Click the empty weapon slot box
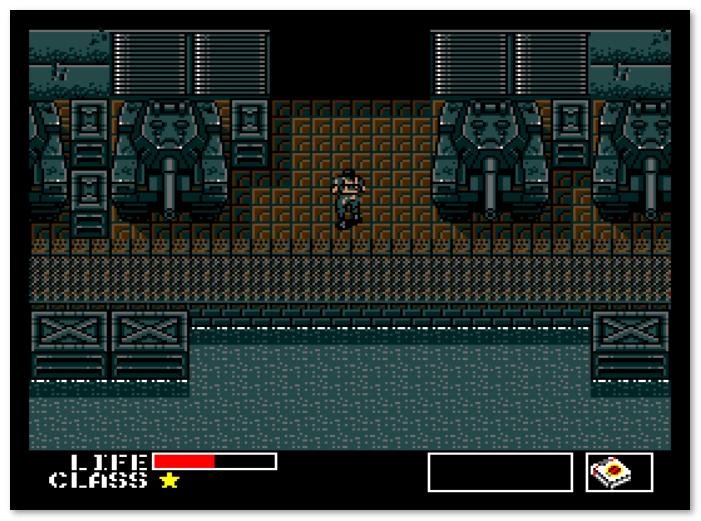This screenshot has width=701, height=521. (x=499, y=472)
